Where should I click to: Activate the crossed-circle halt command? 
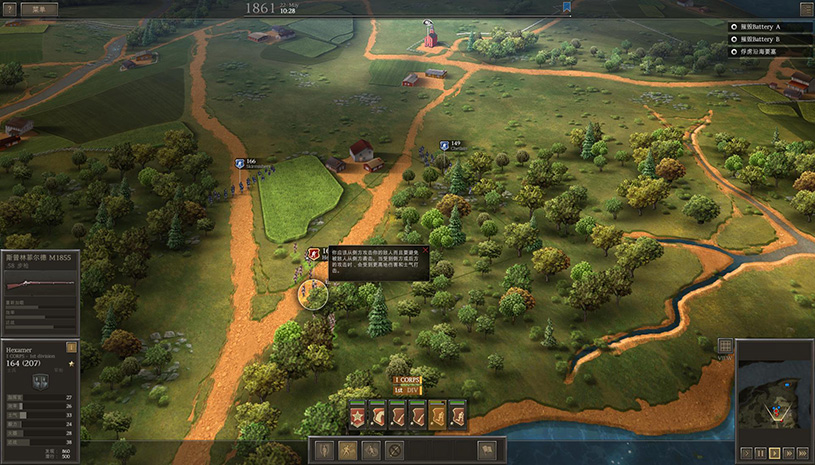click(x=394, y=450)
